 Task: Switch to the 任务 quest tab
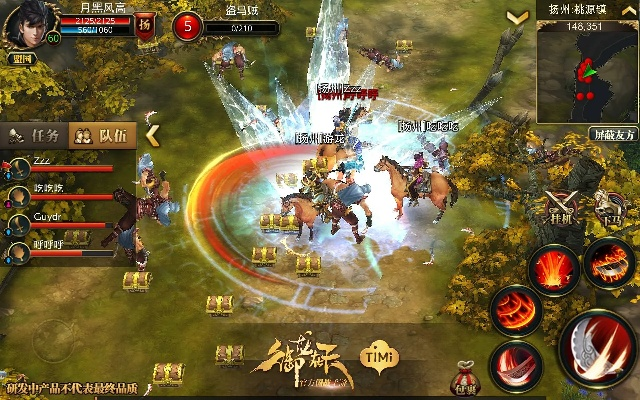pyautogui.click(x=36, y=135)
